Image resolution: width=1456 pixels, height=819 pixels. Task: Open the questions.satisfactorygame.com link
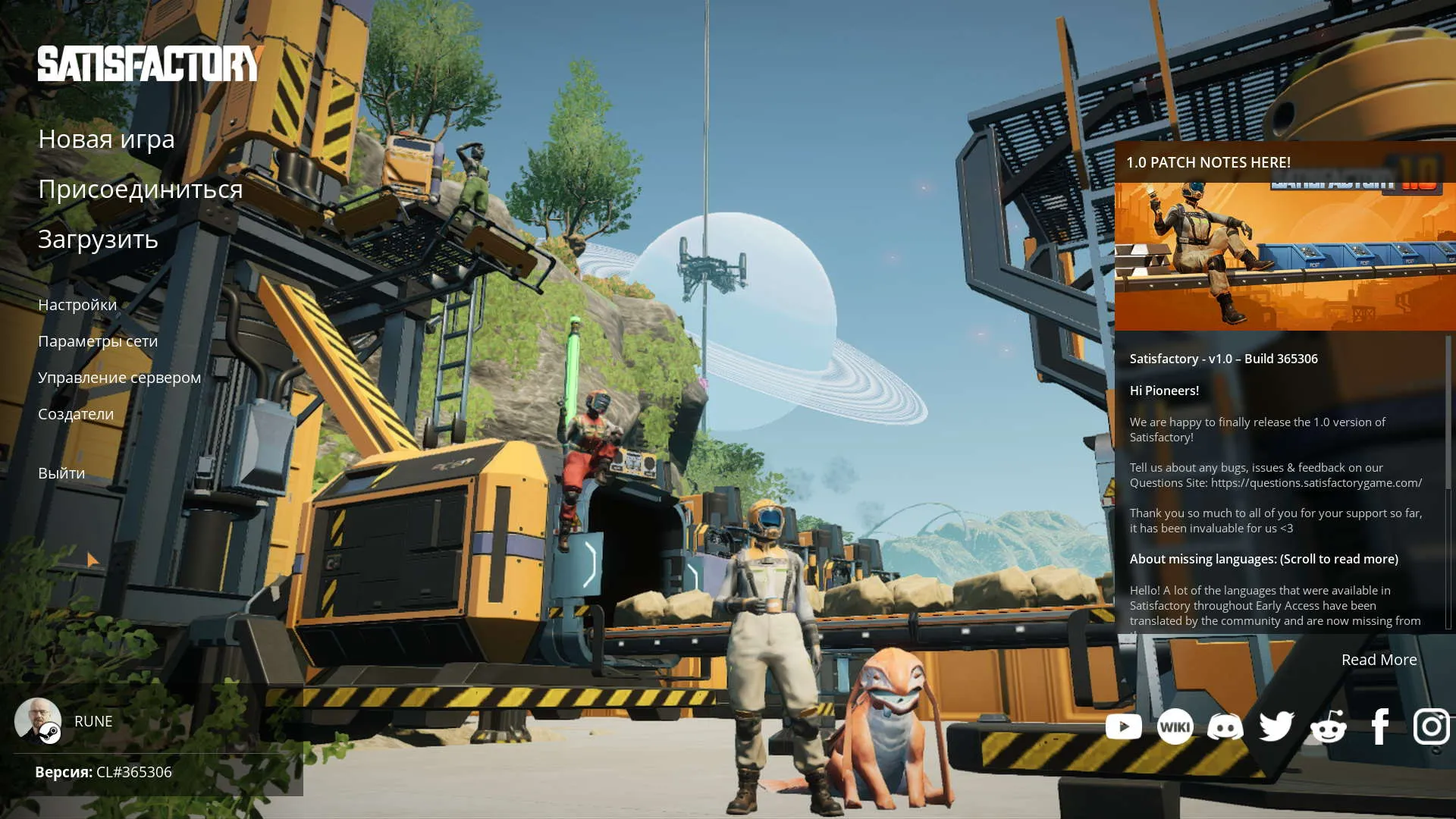click(1316, 483)
